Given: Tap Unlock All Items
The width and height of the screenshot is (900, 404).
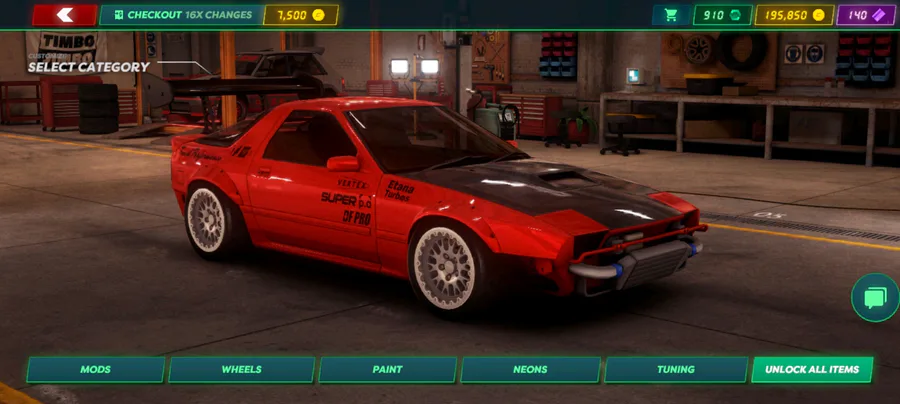Looking at the screenshot, I should 812,369.
